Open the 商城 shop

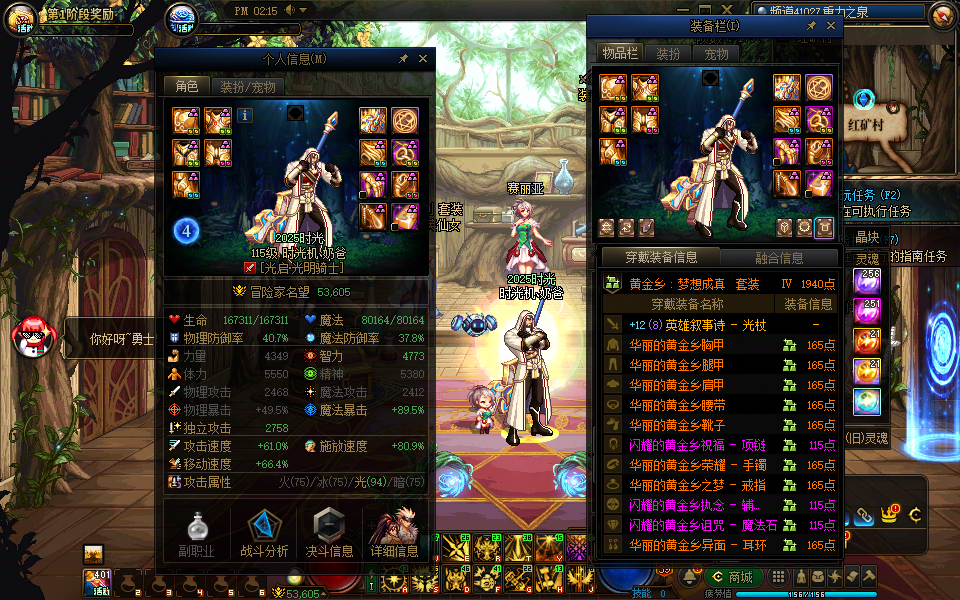click(x=733, y=577)
